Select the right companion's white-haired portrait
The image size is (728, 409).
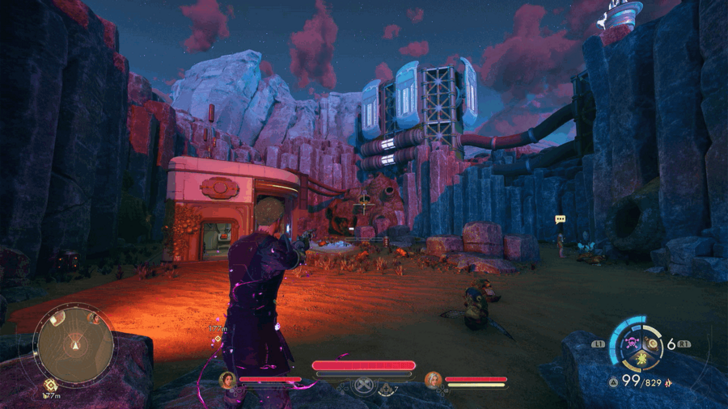pos(432,379)
